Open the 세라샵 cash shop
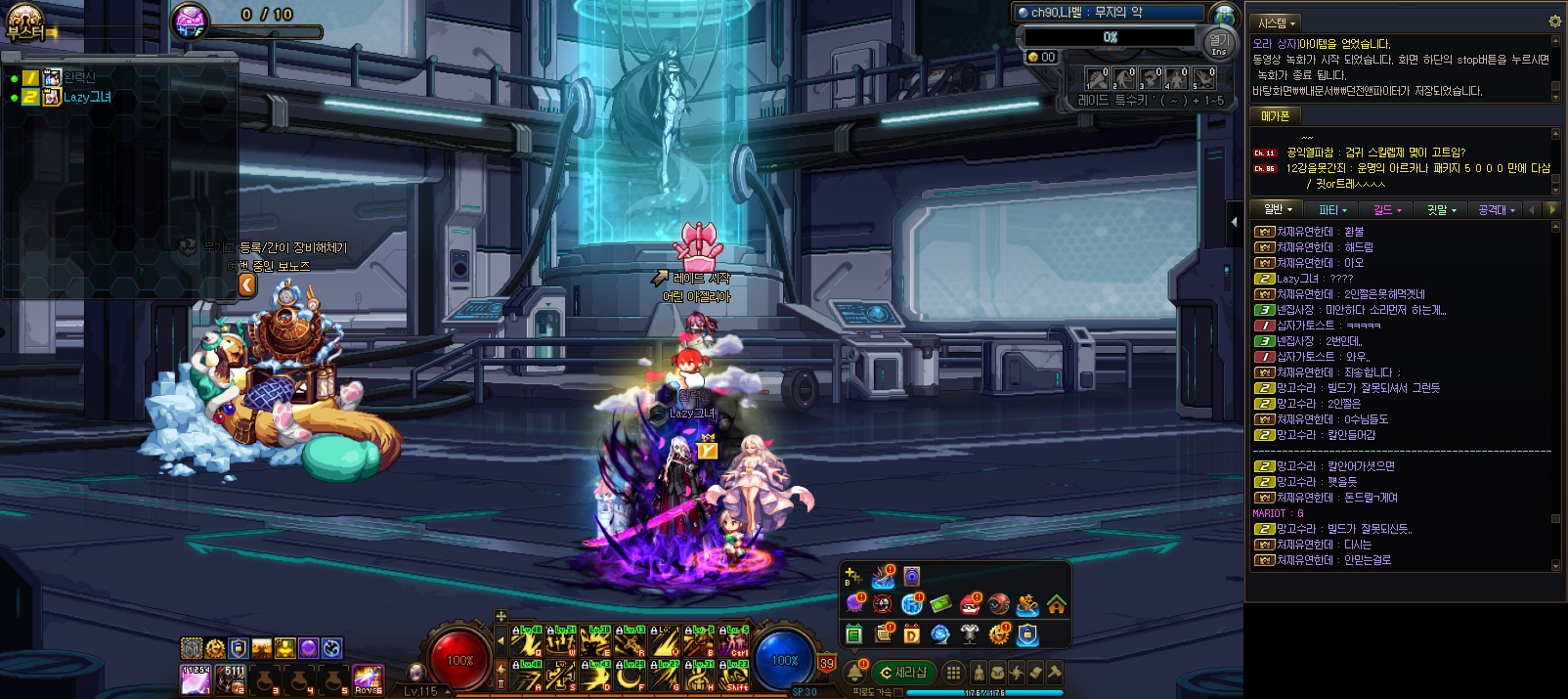 [903, 673]
